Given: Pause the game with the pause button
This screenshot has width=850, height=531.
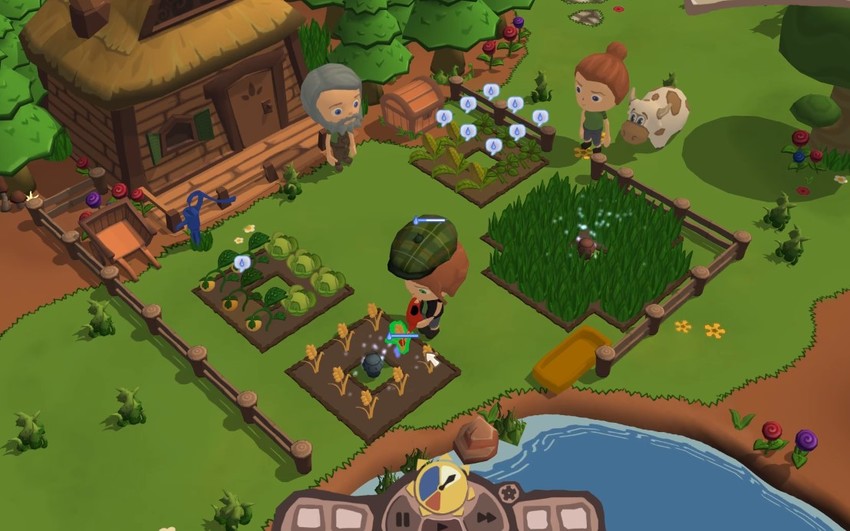Looking at the screenshot, I should pyautogui.click(x=403, y=518).
